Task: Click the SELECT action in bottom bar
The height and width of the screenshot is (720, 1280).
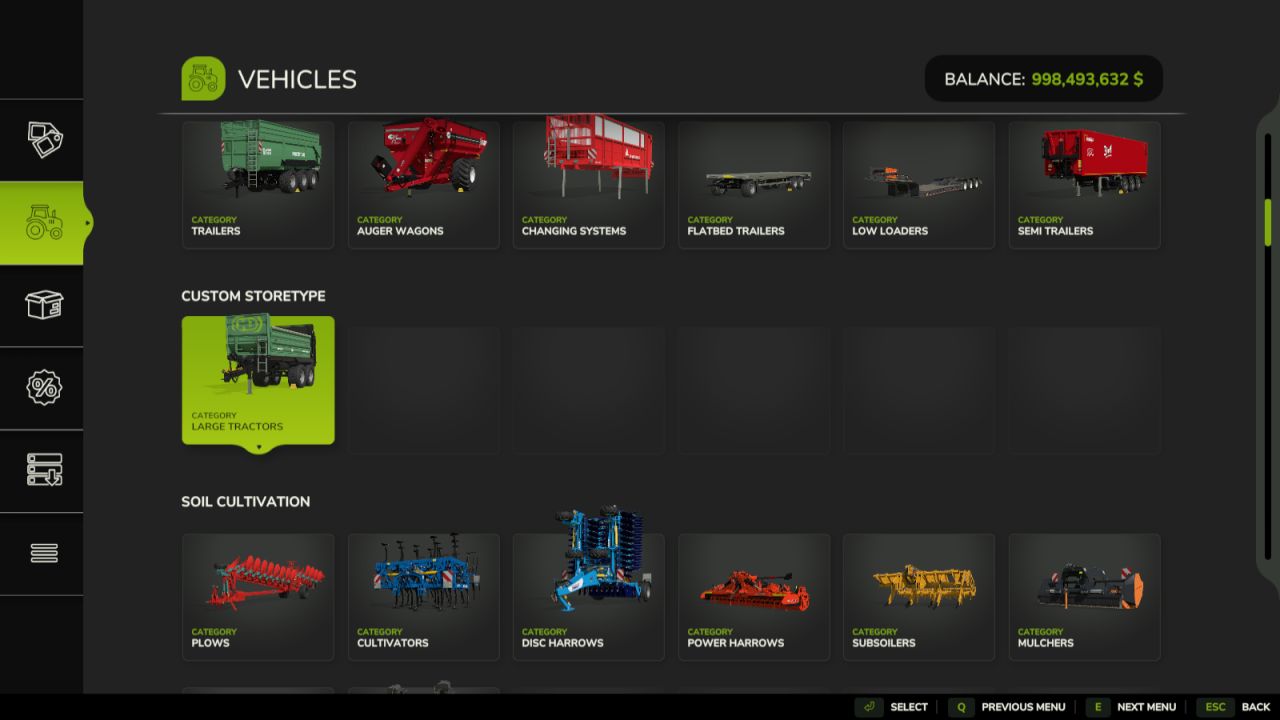Action: [x=908, y=706]
